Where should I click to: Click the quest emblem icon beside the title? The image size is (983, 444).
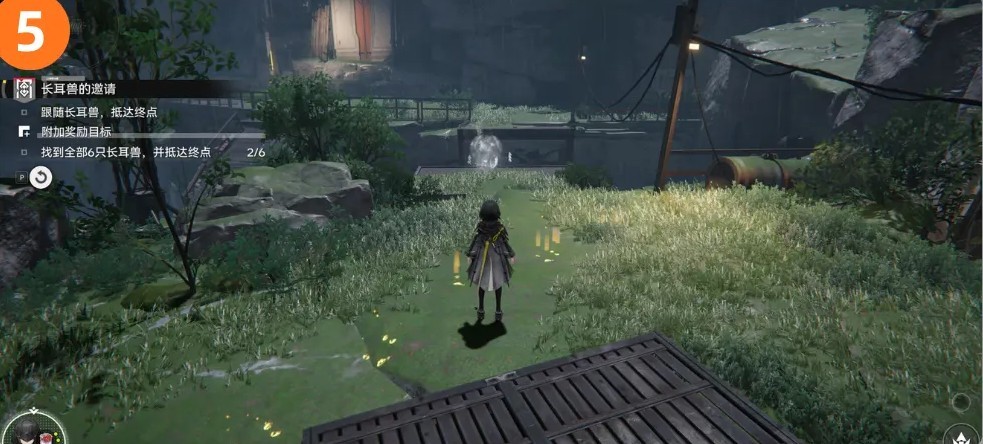pos(24,89)
